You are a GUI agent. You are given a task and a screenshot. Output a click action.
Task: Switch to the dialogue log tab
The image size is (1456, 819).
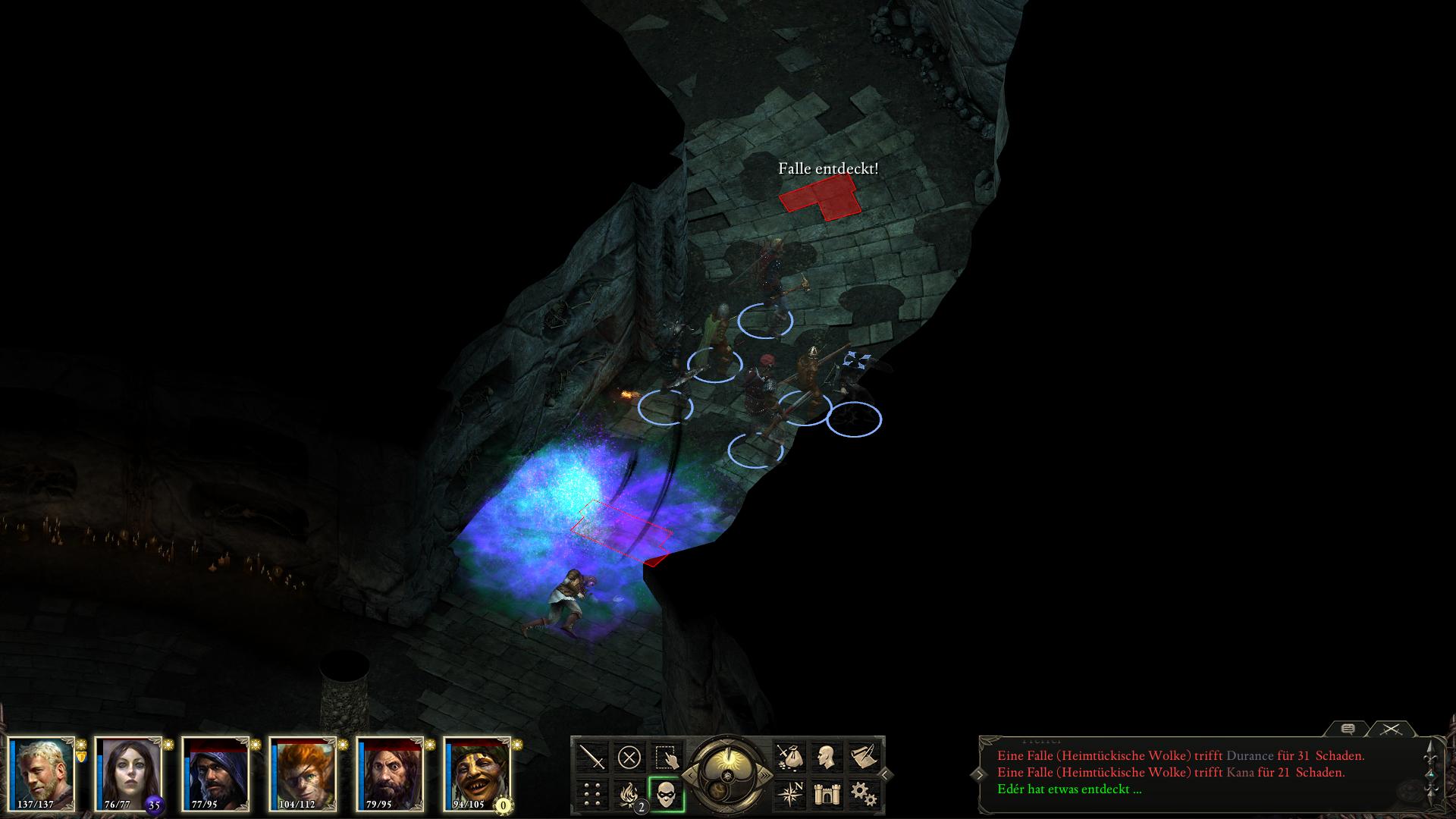1348,729
